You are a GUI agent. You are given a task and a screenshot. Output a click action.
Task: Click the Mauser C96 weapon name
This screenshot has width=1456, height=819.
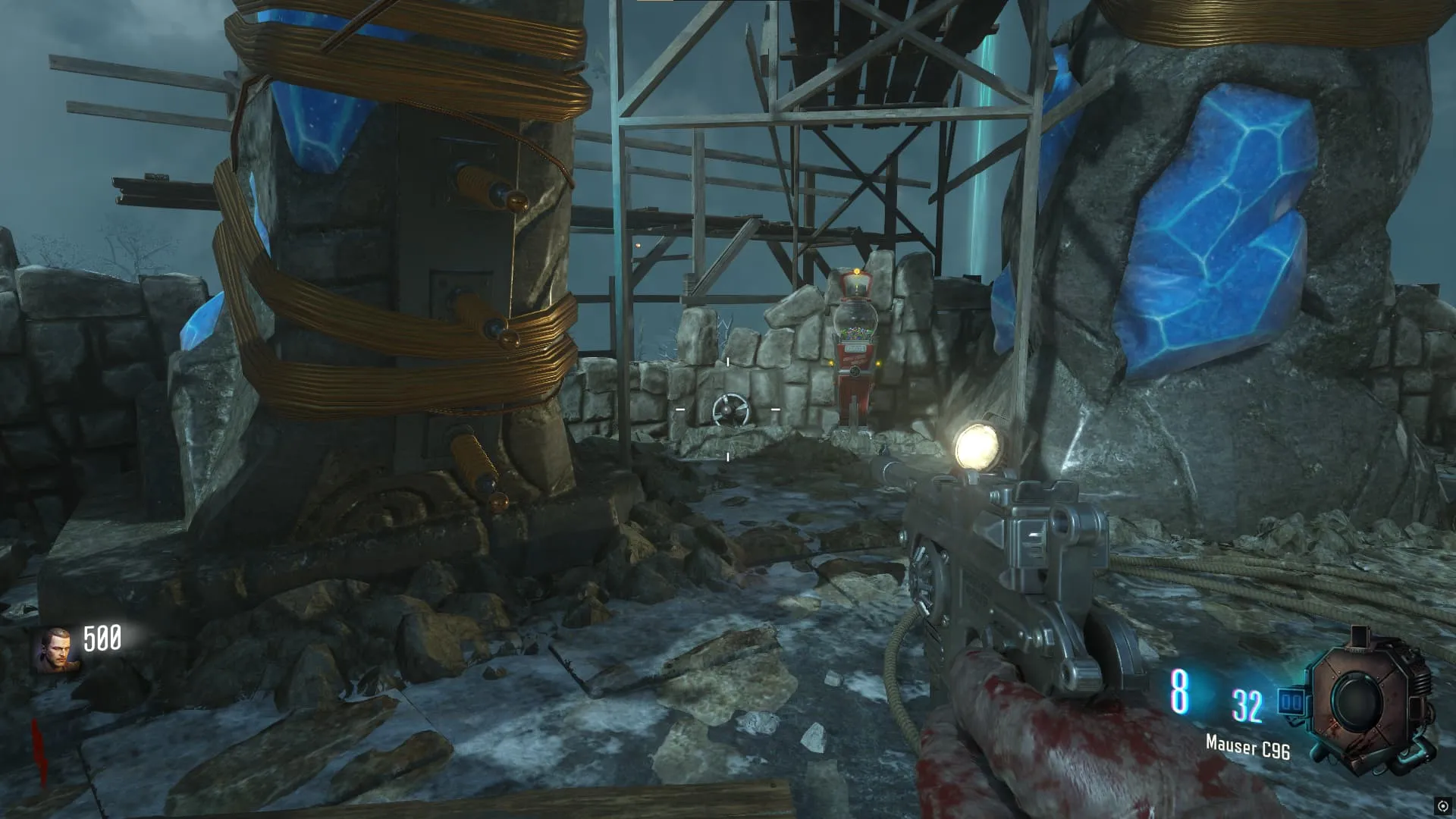(1247, 748)
